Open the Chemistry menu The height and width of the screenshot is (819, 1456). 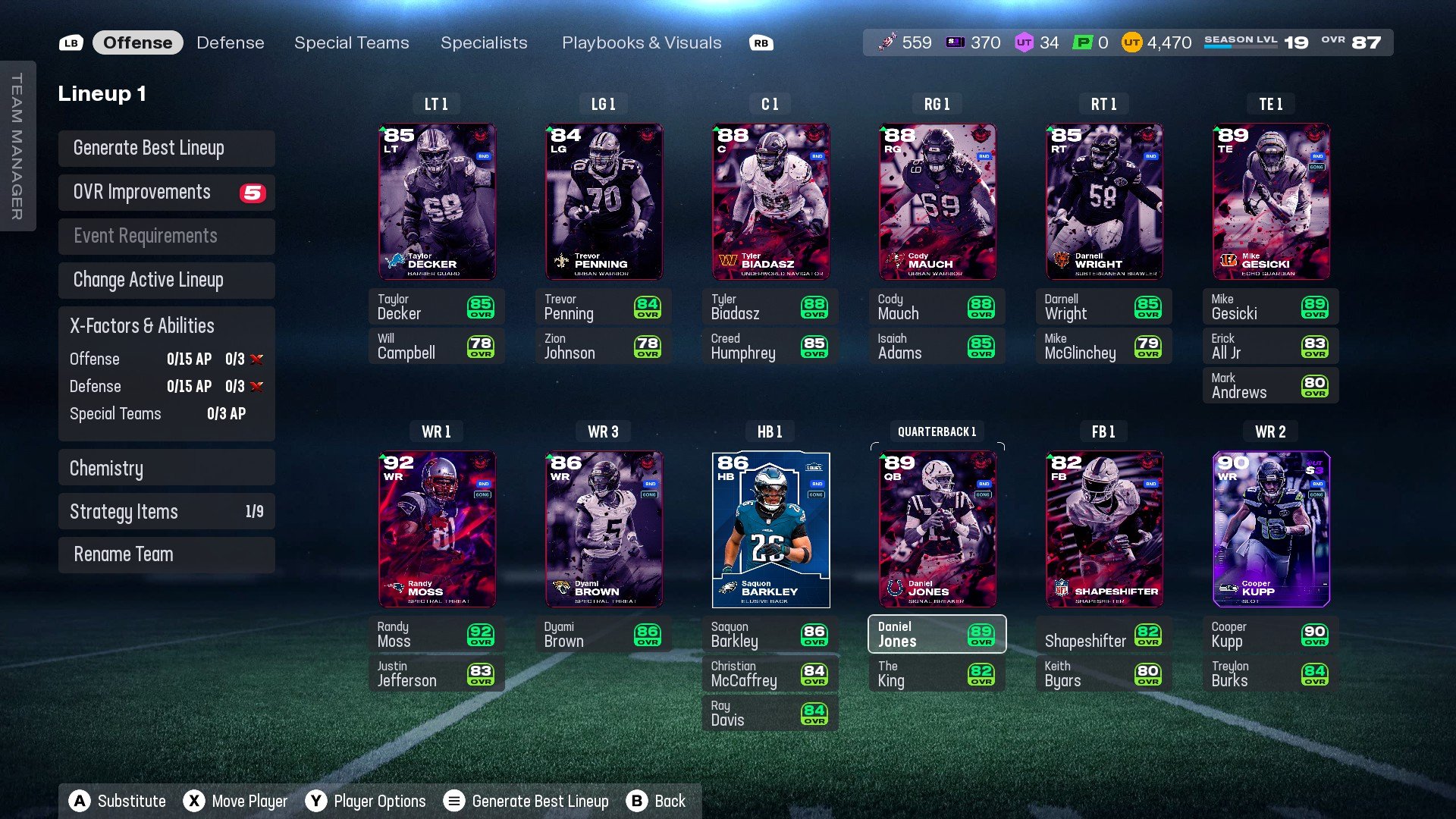[x=166, y=468]
